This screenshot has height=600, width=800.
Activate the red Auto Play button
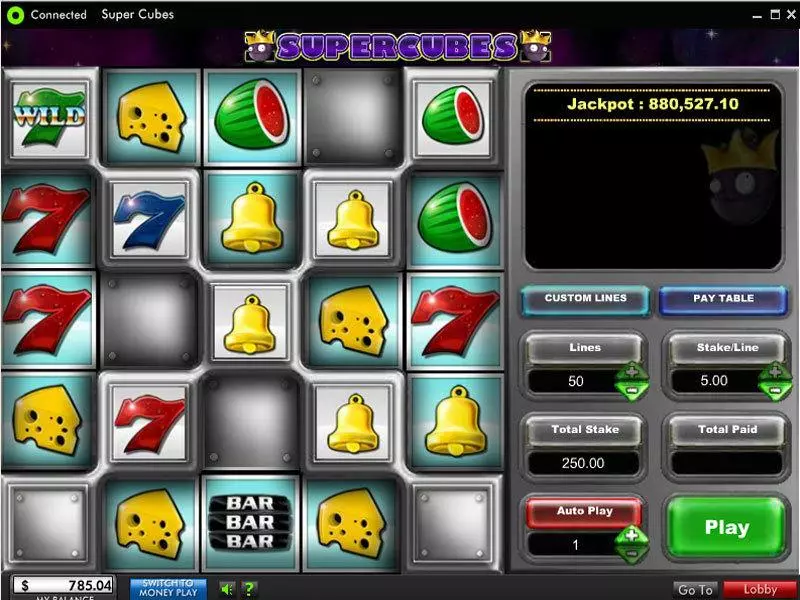click(x=585, y=511)
